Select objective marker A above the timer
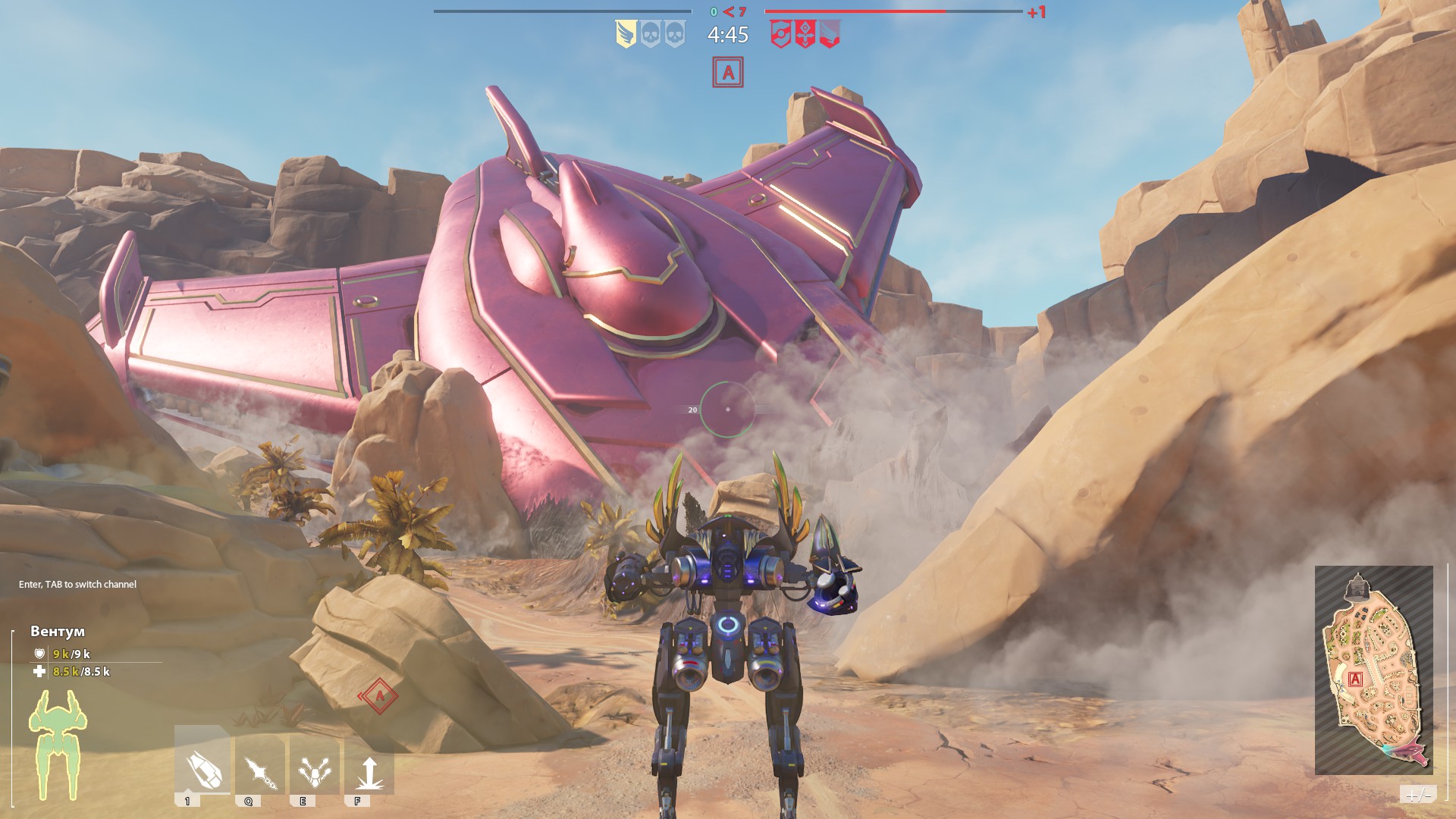 coord(729,74)
